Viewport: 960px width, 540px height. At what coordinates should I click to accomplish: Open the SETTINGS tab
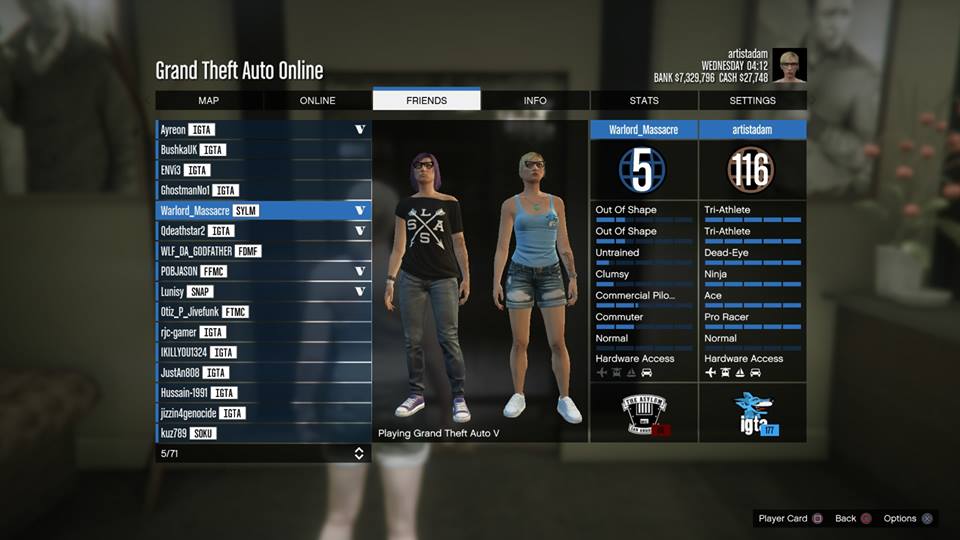point(752,100)
